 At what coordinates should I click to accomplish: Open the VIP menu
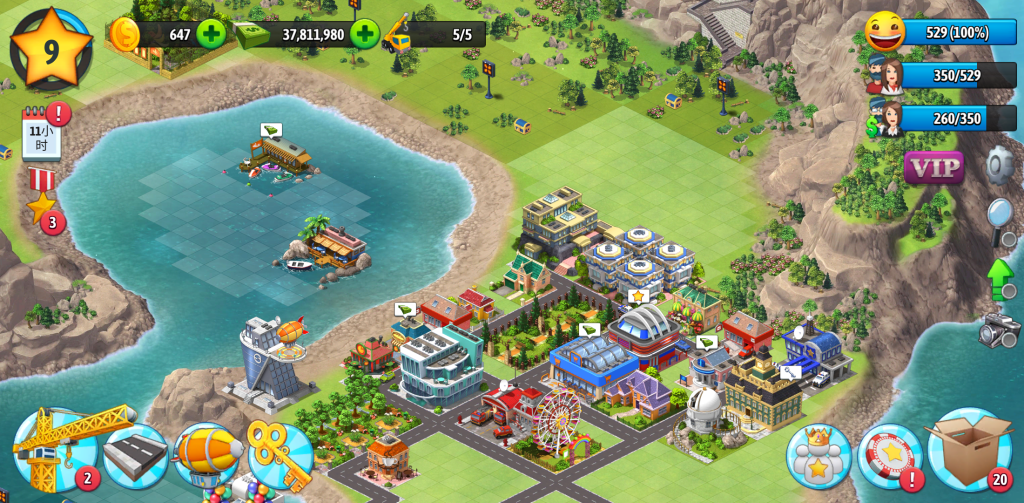933,167
